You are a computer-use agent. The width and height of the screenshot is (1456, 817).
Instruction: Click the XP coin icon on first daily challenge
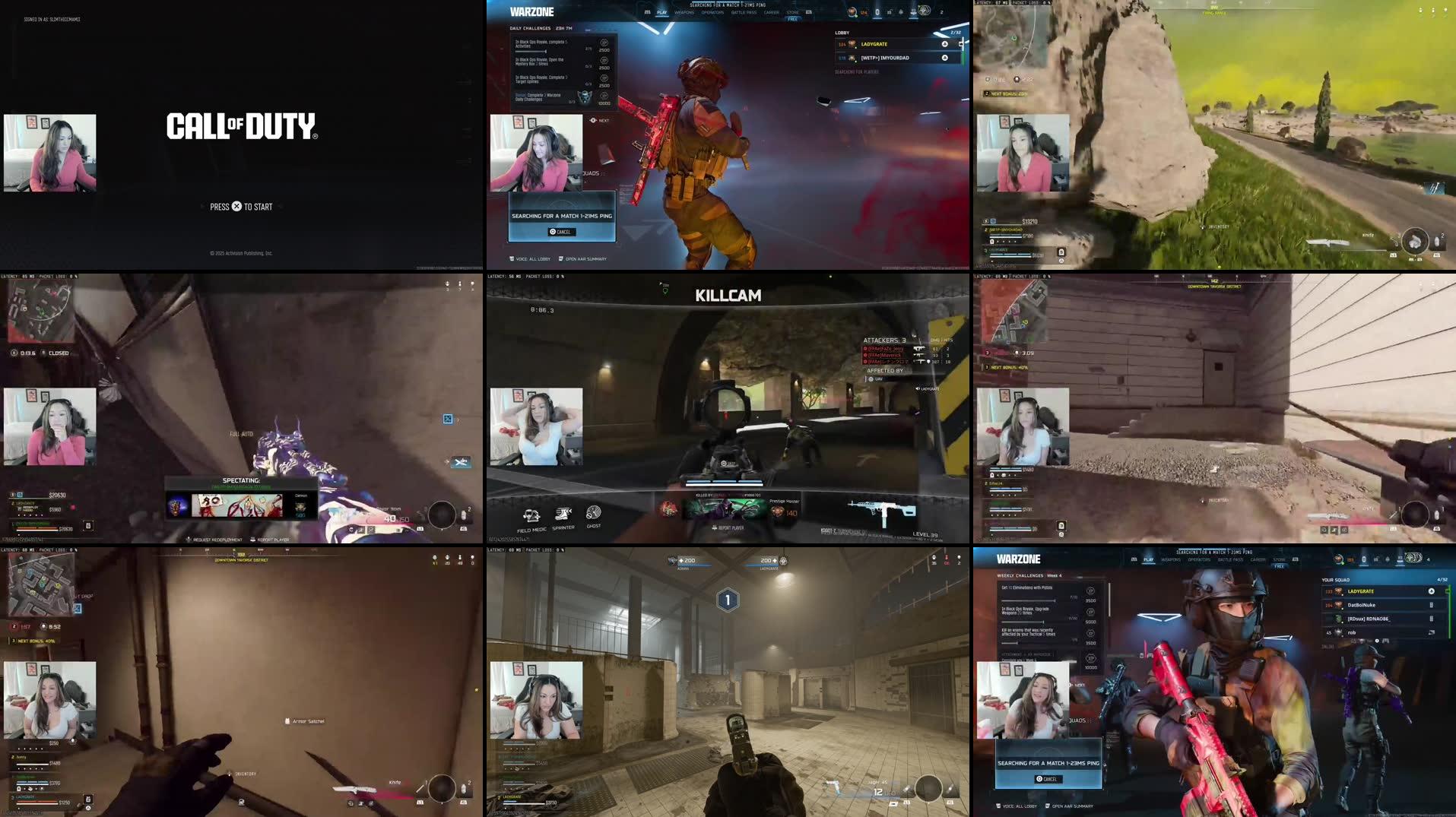click(x=602, y=43)
